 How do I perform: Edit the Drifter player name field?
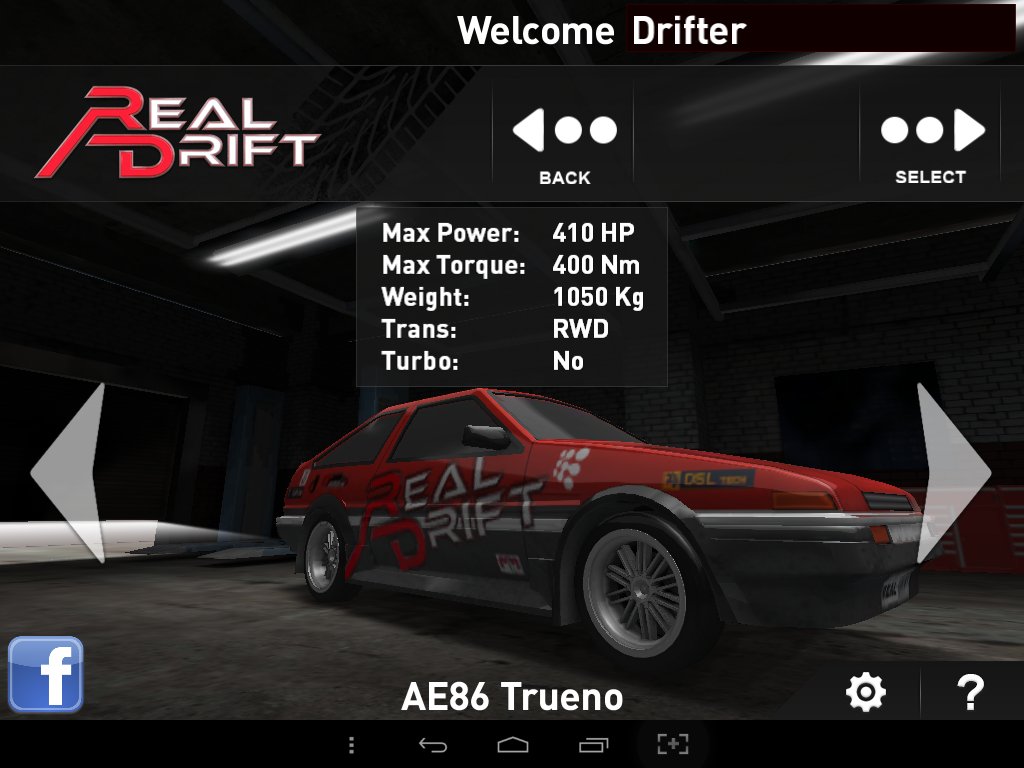(820, 31)
